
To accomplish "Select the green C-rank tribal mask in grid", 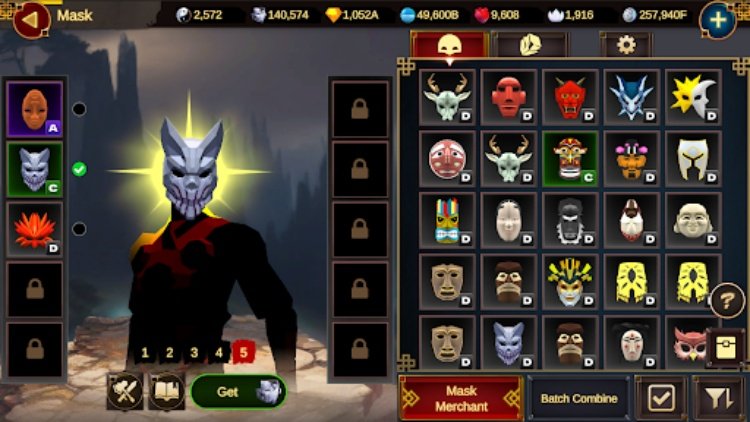I will click(570, 158).
